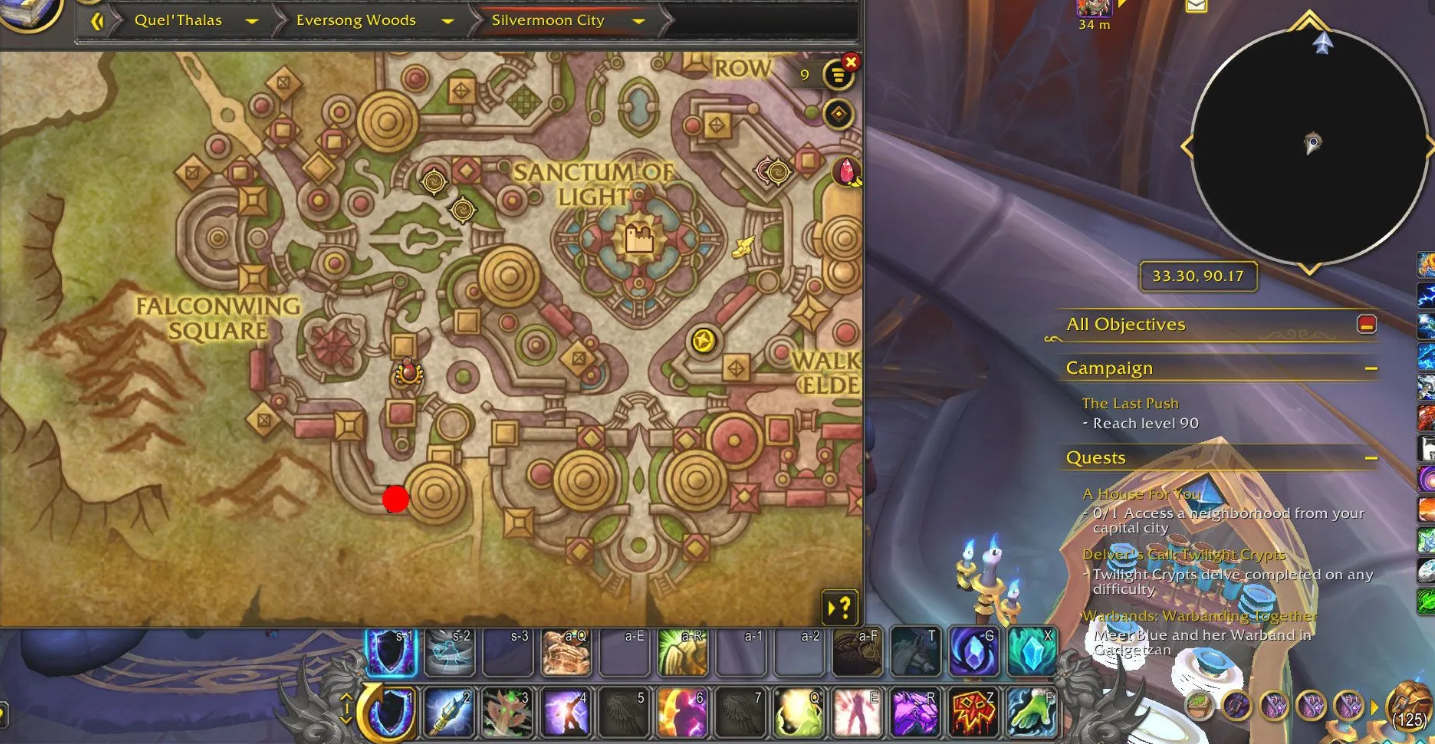The image size is (1435, 744).
Task: Close the world map window
Action: (851, 62)
